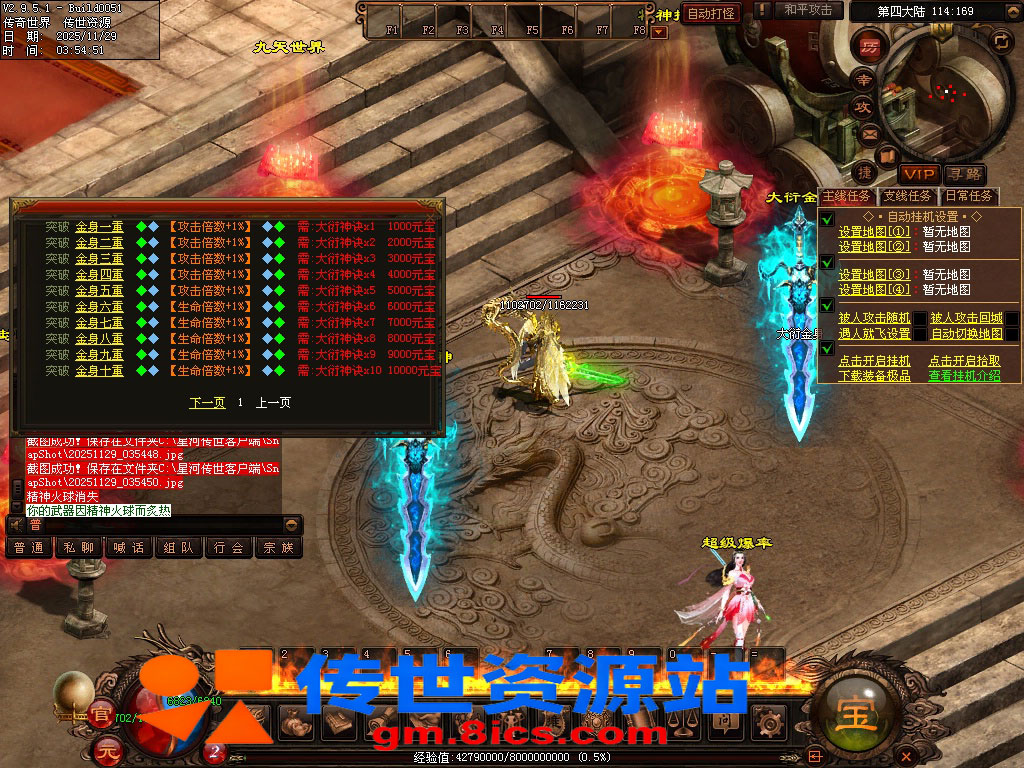The height and width of the screenshot is (768, 1024).
Task: Select the 组队 team chat channel
Action: point(180,548)
